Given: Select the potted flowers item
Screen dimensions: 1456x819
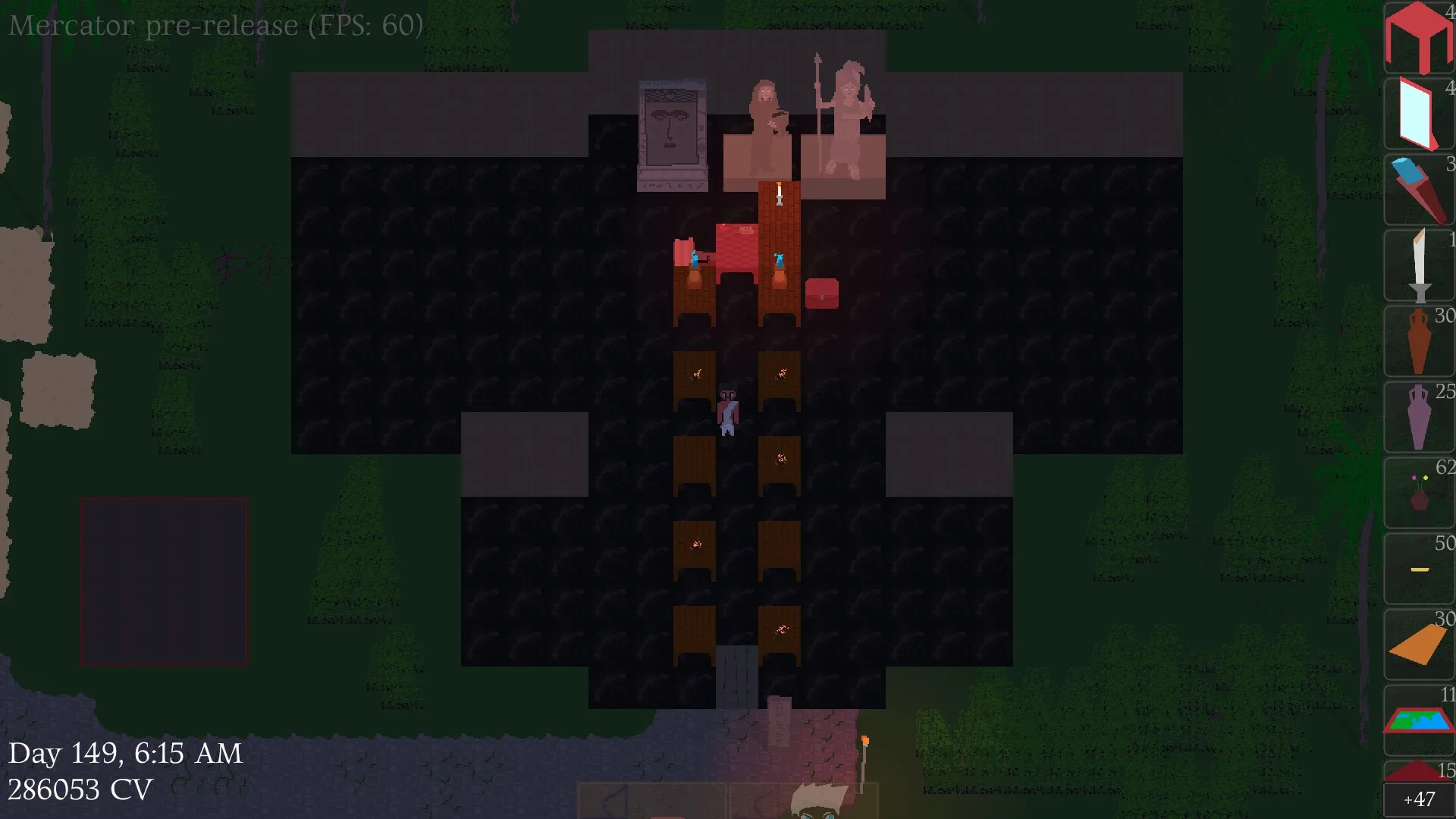Looking at the screenshot, I should point(1418,493).
